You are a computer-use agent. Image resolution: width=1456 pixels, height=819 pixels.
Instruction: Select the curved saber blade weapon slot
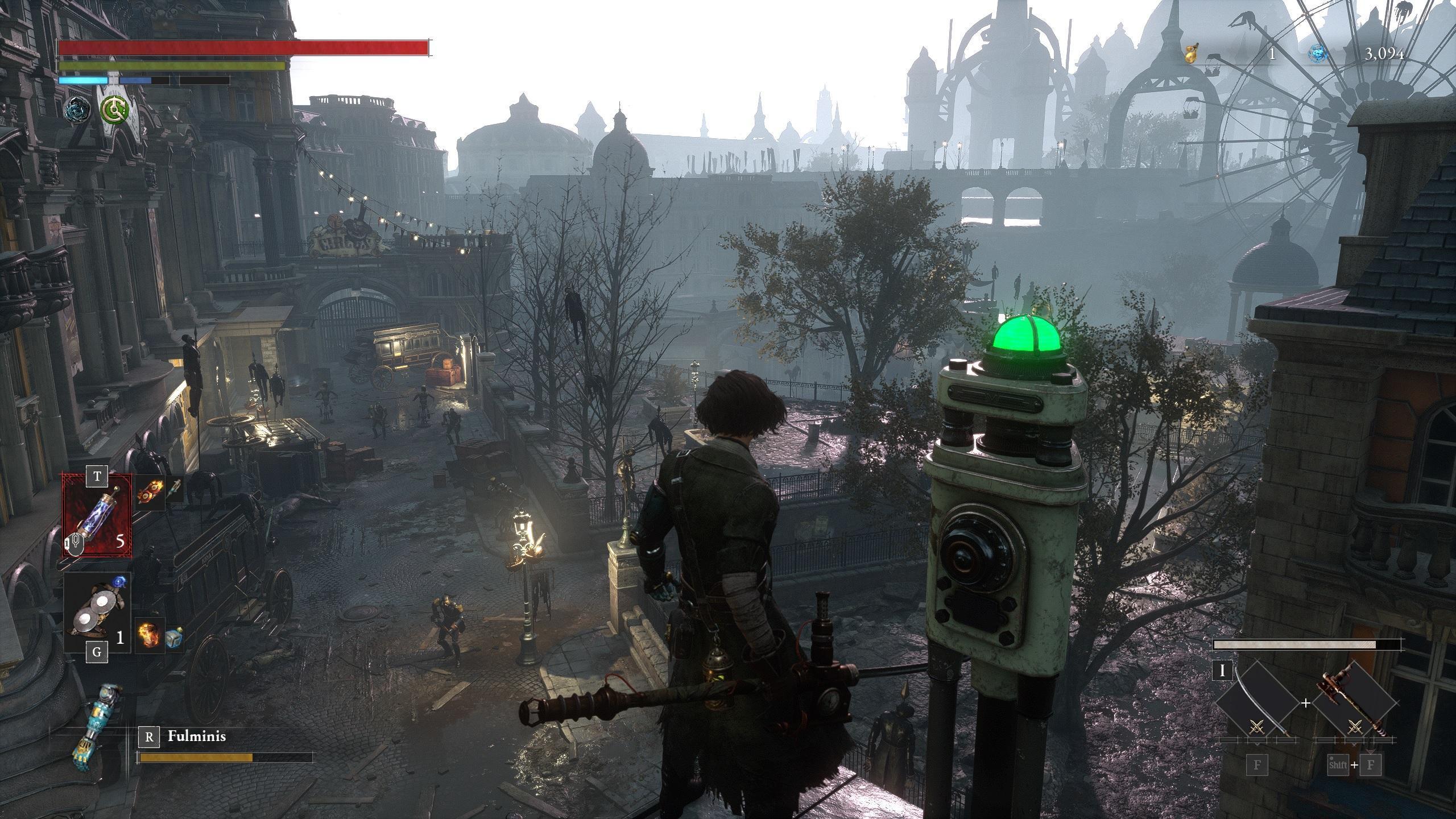[1258, 704]
